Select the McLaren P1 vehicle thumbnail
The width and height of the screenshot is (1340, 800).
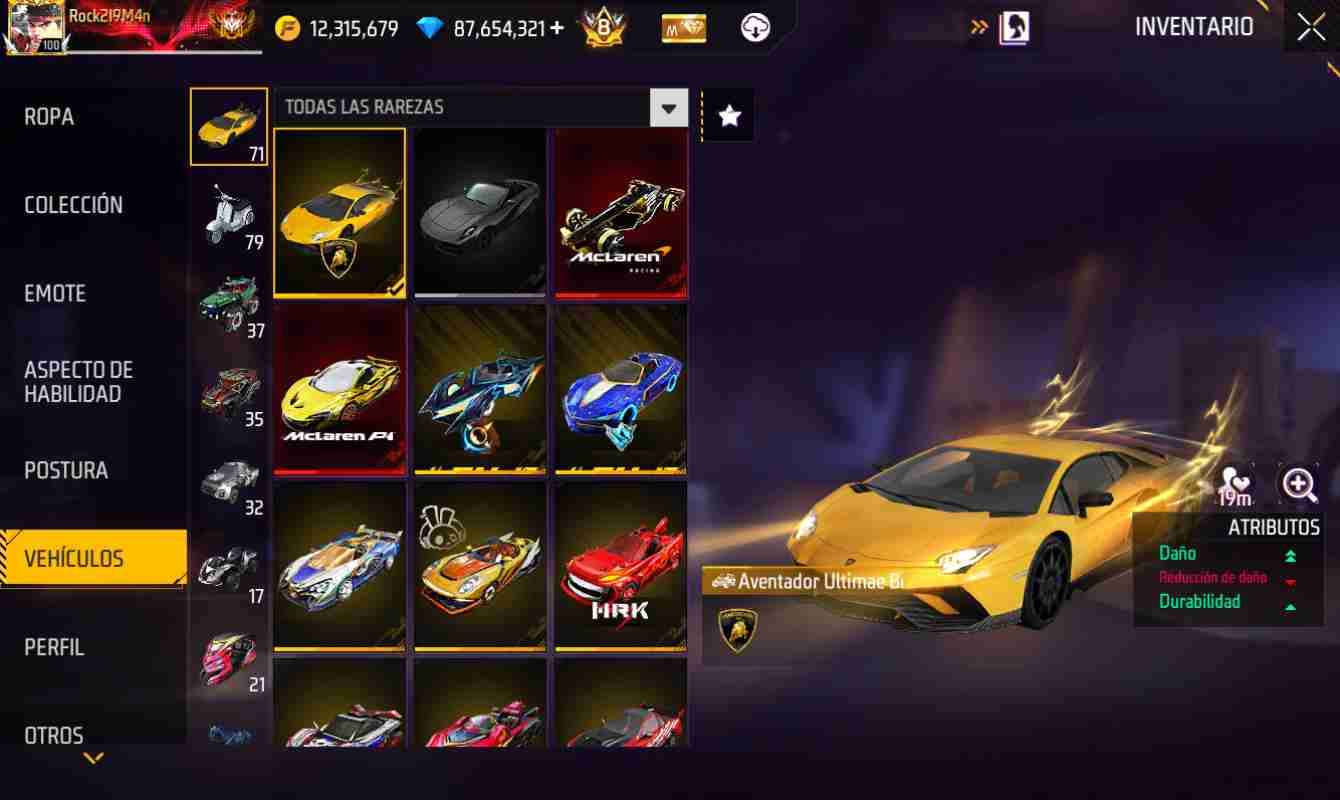339,388
